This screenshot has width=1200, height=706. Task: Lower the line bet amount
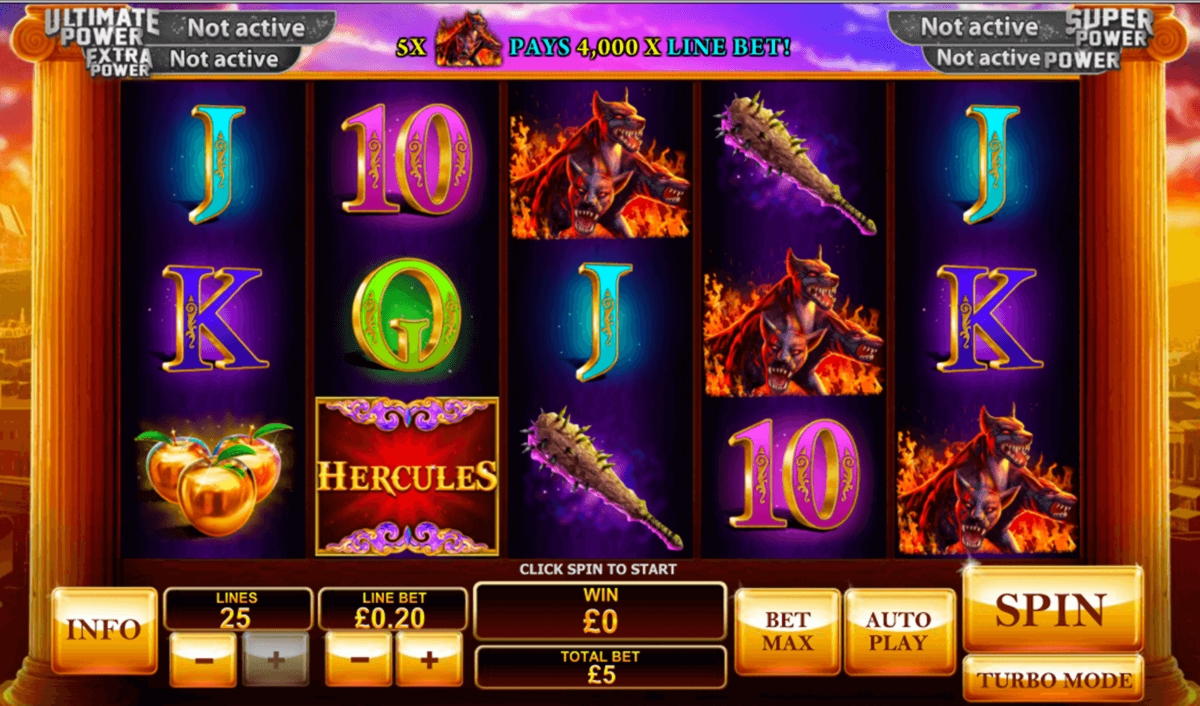tap(358, 660)
